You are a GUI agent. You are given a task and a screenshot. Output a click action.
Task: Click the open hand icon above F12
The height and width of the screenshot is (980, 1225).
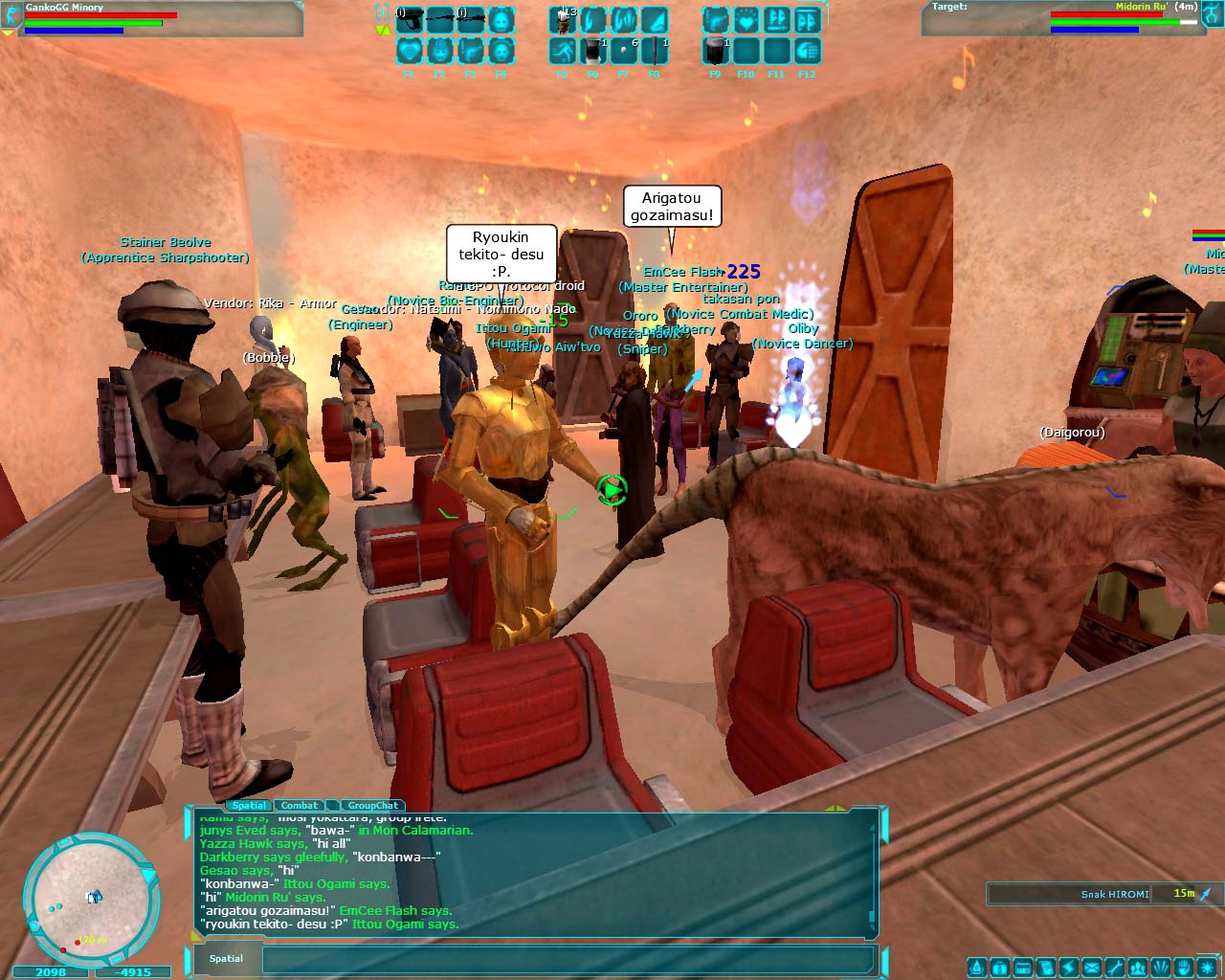[807, 50]
